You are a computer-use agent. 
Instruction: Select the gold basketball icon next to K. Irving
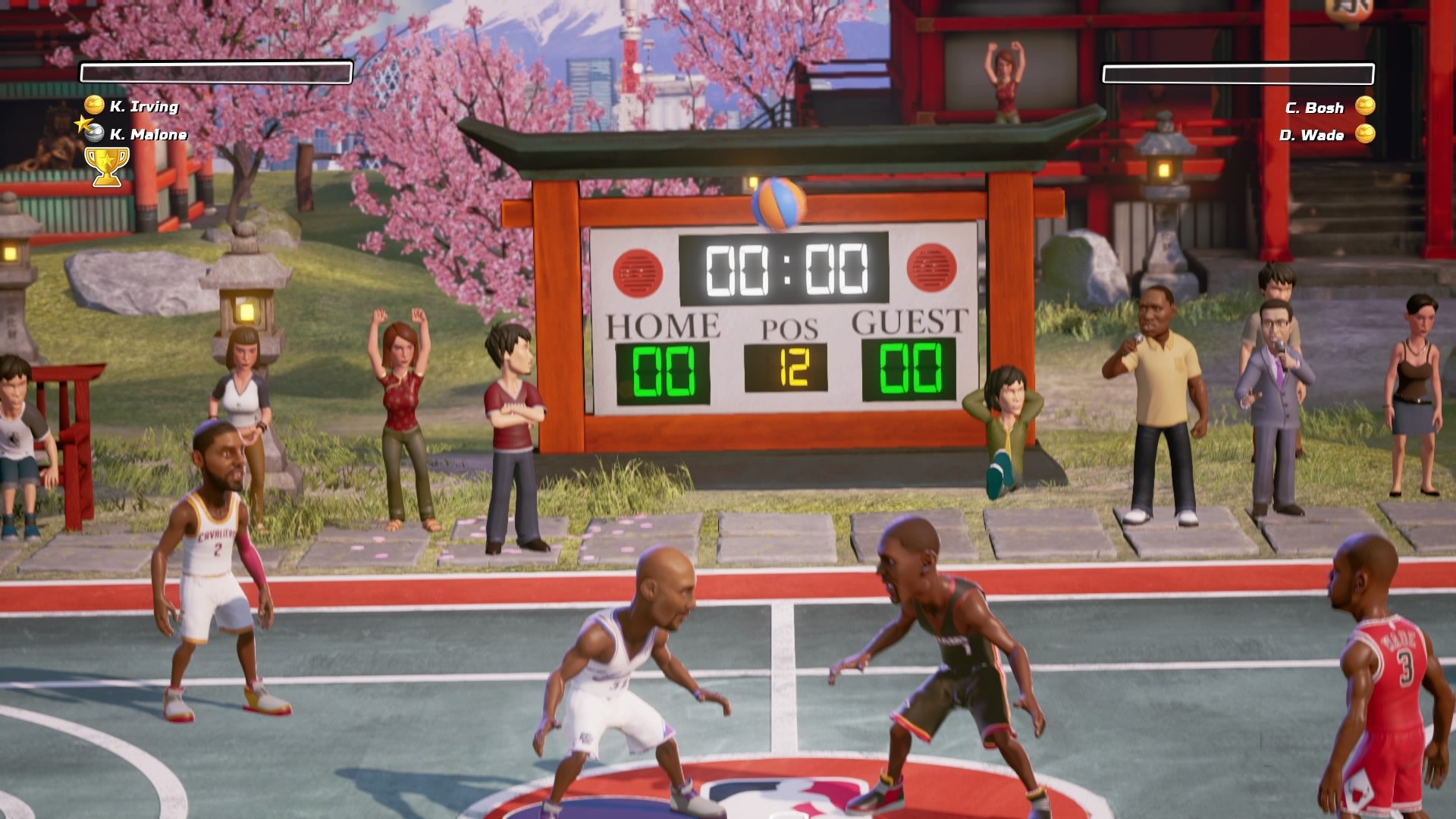point(93,107)
